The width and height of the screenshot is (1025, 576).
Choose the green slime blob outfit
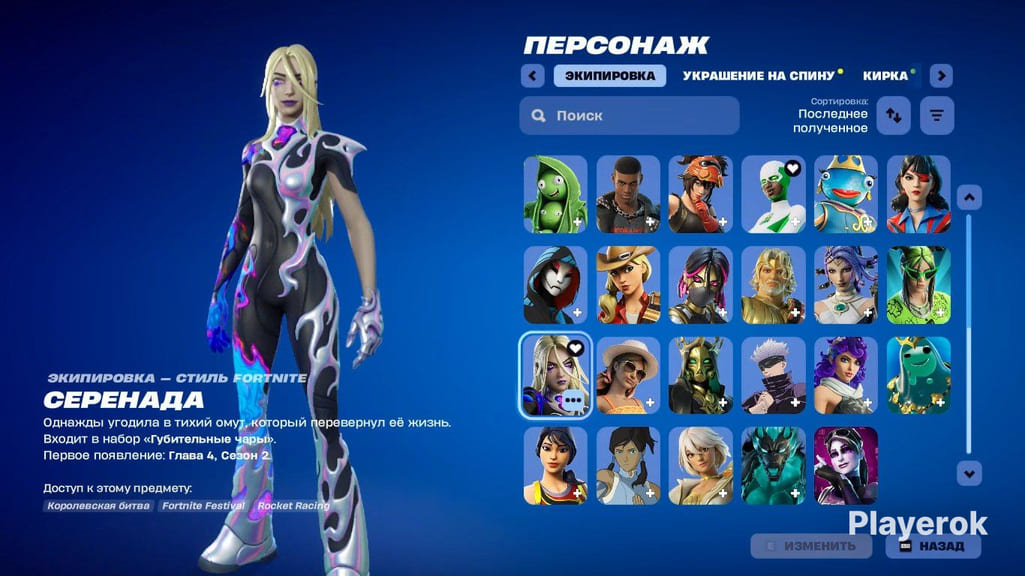click(x=918, y=376)
